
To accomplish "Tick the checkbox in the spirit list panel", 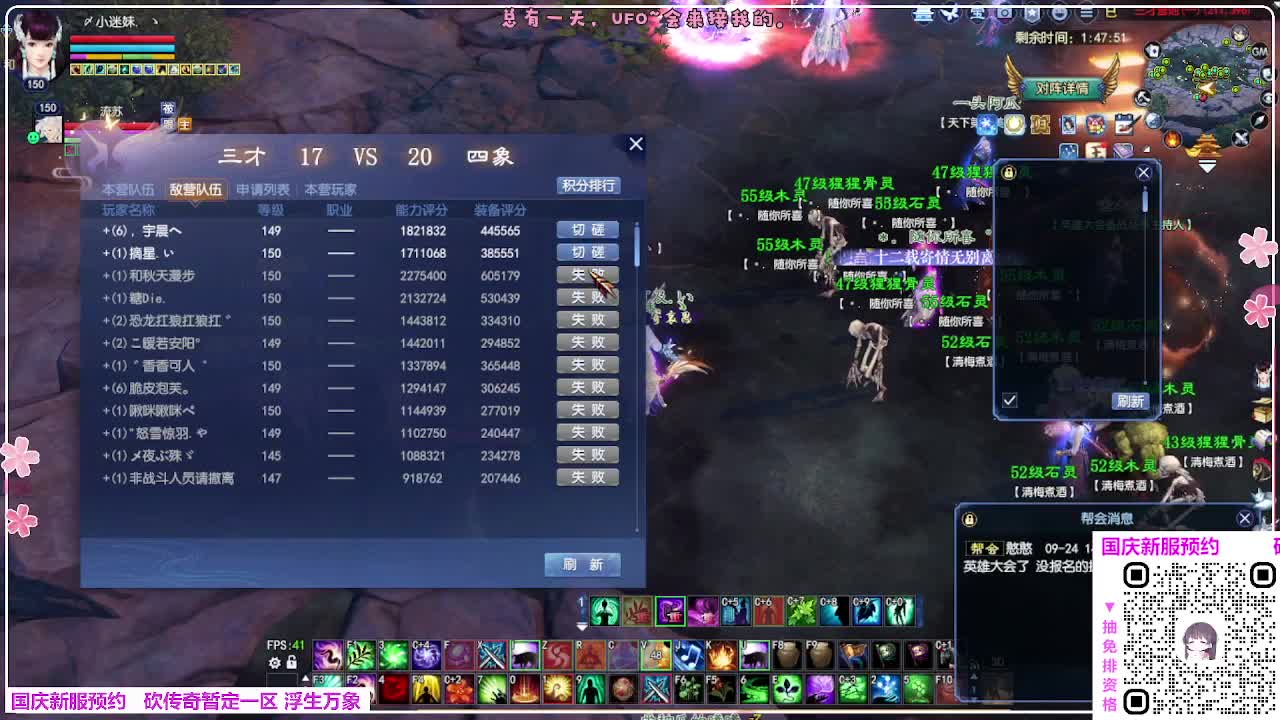I will [x=1009, y=401].
